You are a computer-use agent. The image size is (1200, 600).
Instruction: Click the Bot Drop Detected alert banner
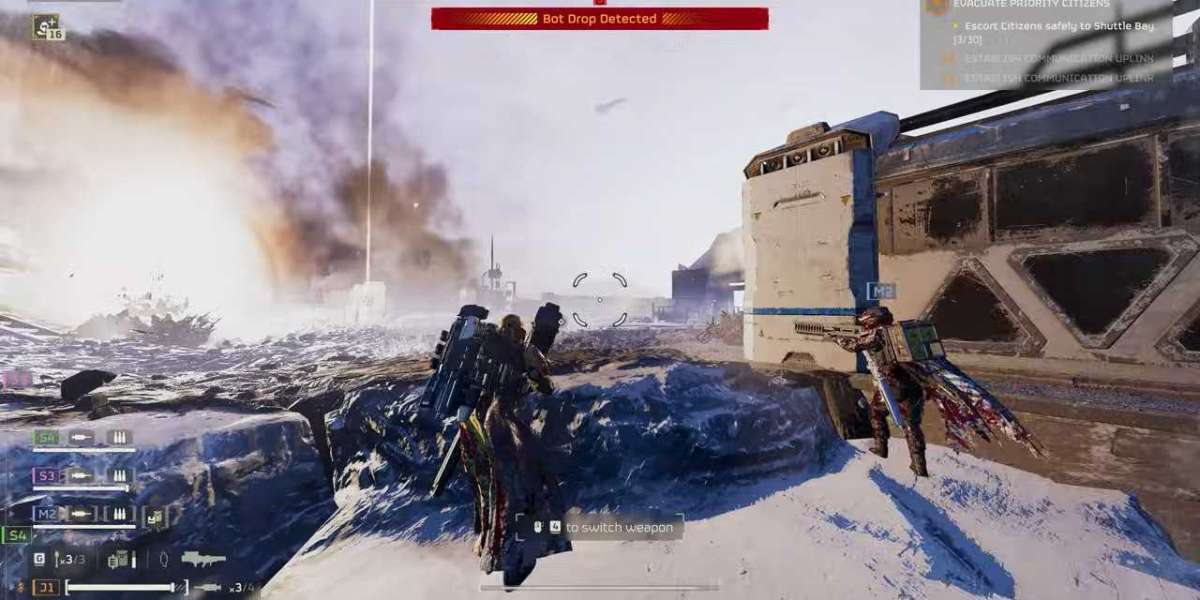[x=600, y=18]
